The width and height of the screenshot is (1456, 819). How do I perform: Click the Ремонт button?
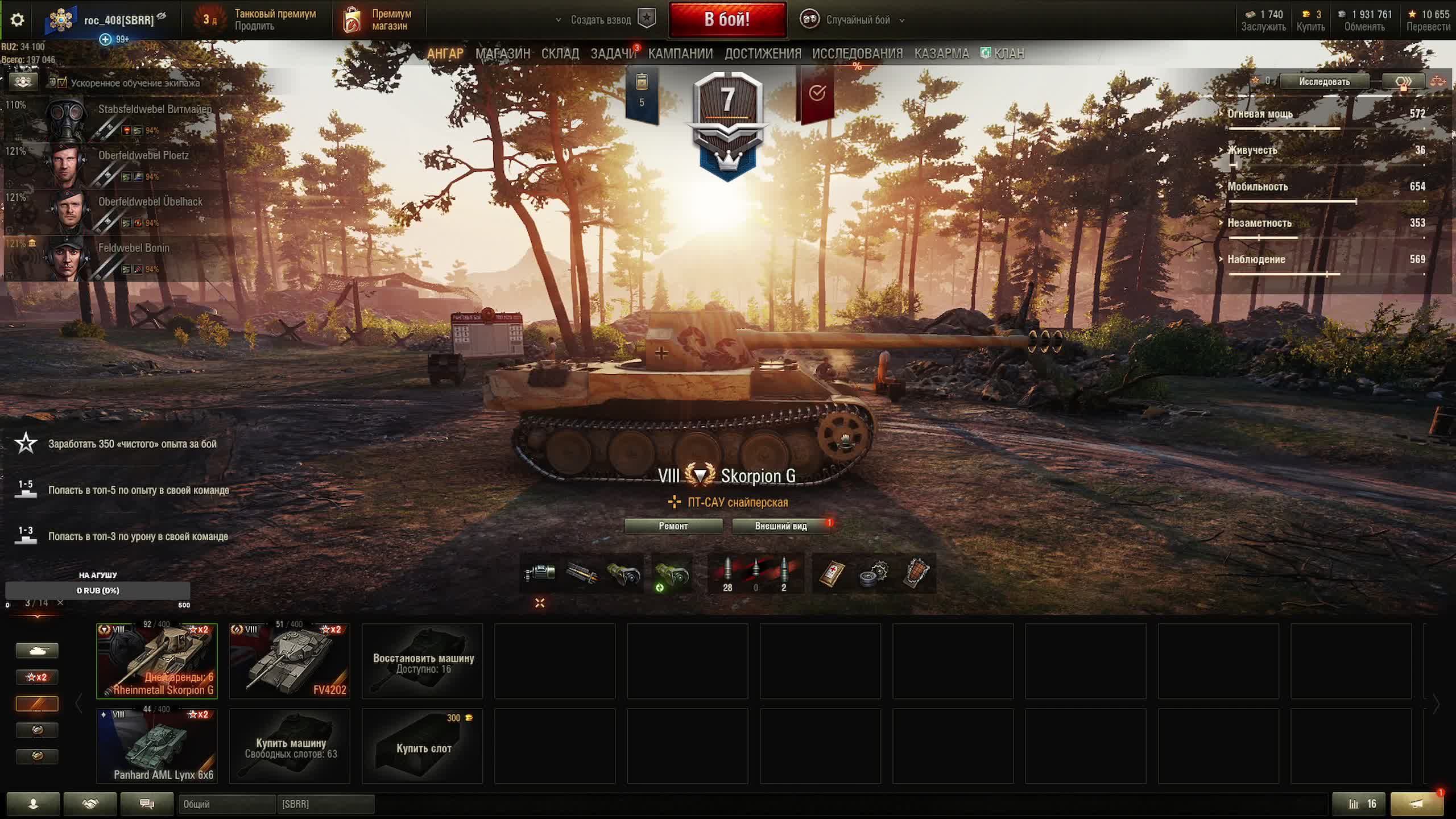(x=673, y=526)
